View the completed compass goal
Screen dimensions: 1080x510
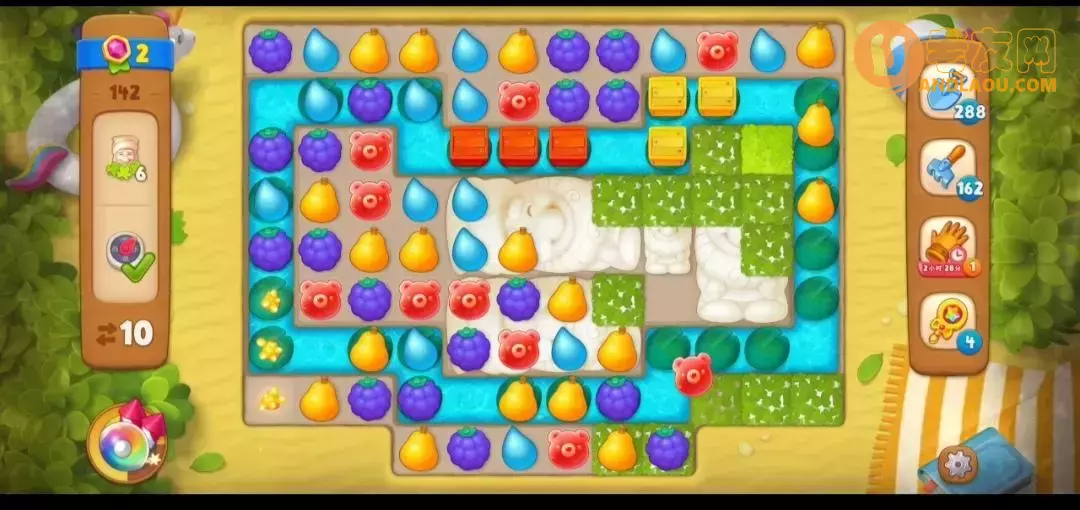pyautogui.click(x=125, y=255)
